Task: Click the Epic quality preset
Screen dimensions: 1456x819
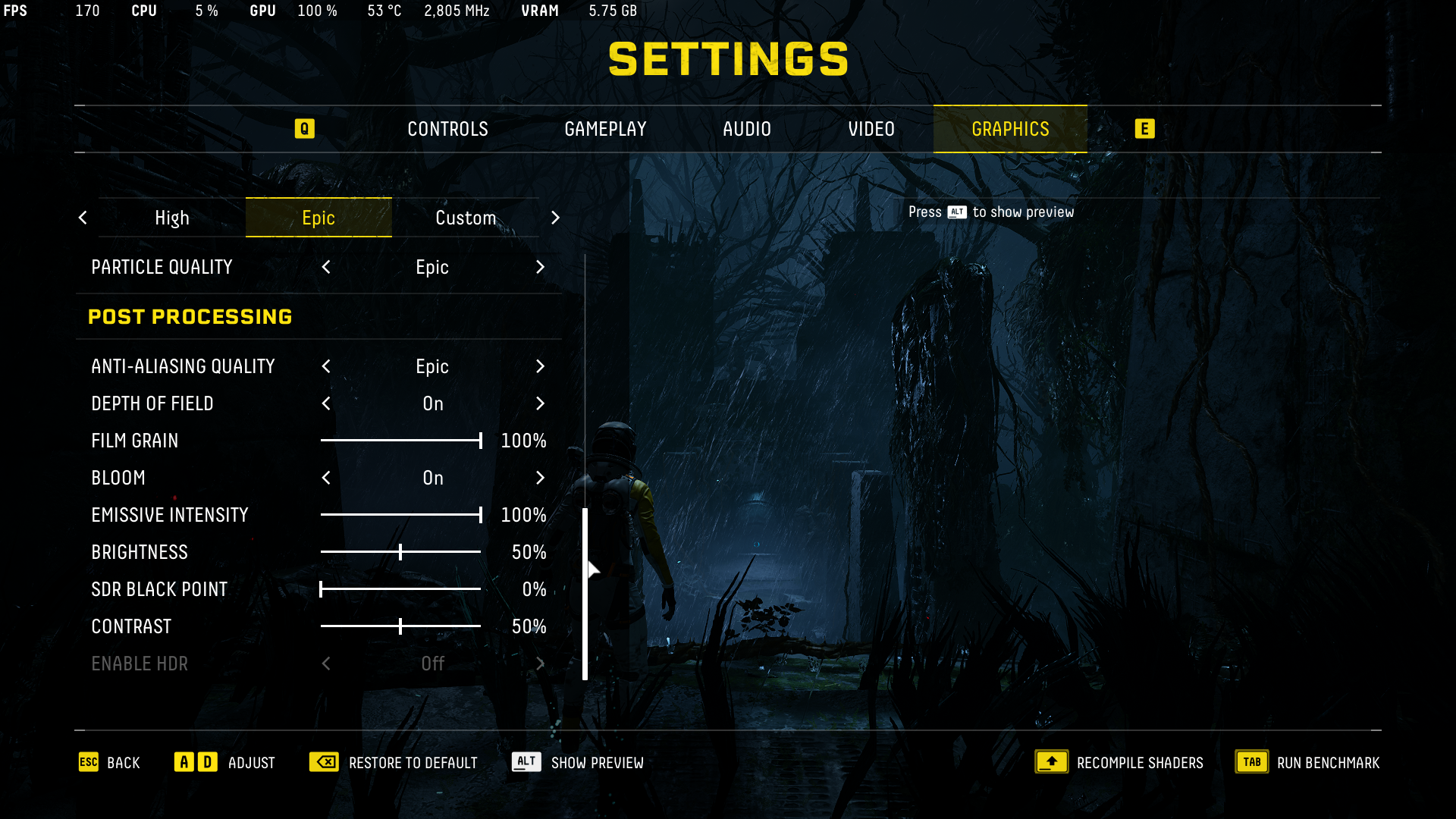Action: coord(318,218)
